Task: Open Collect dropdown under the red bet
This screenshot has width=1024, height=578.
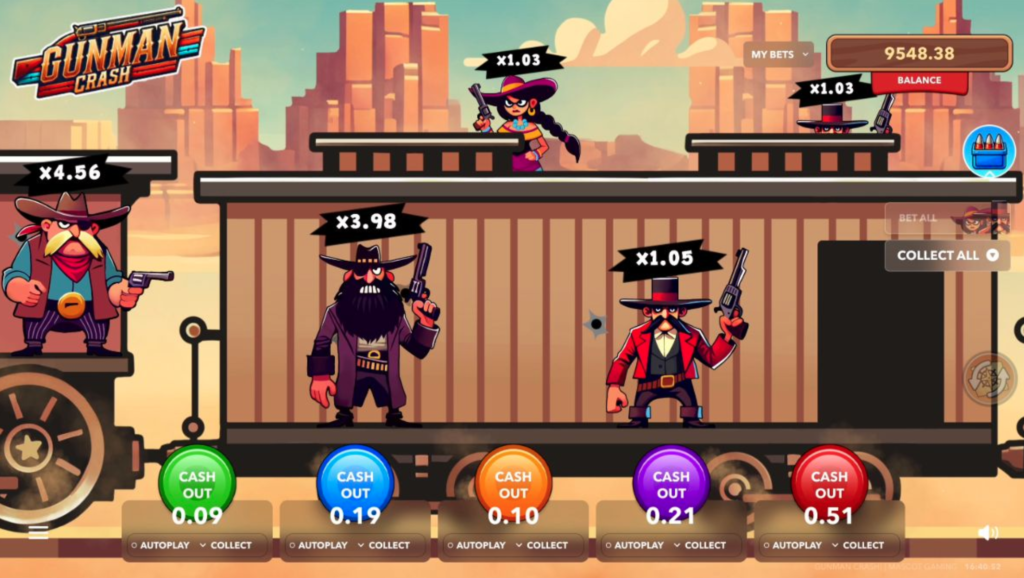Action: [858, 545]
